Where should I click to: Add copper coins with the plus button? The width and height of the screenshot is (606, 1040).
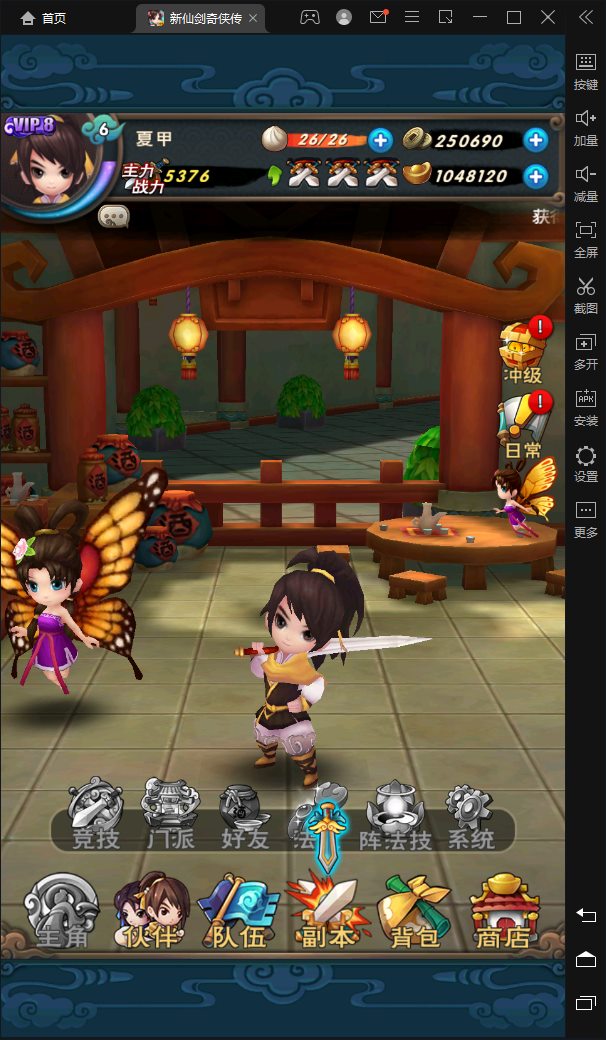click(x=536, y=140)
